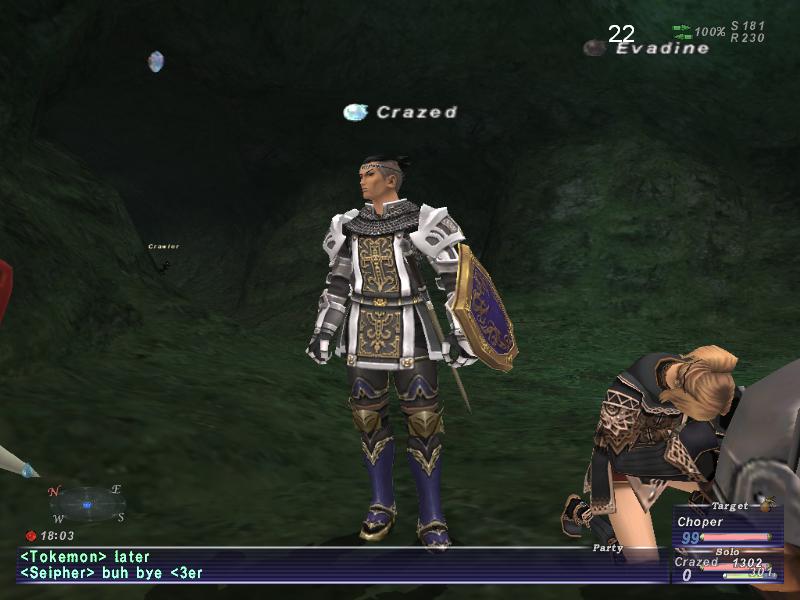Click the compass at bottom left
Viewport: 800px width, 600px height.
point(87,504)
